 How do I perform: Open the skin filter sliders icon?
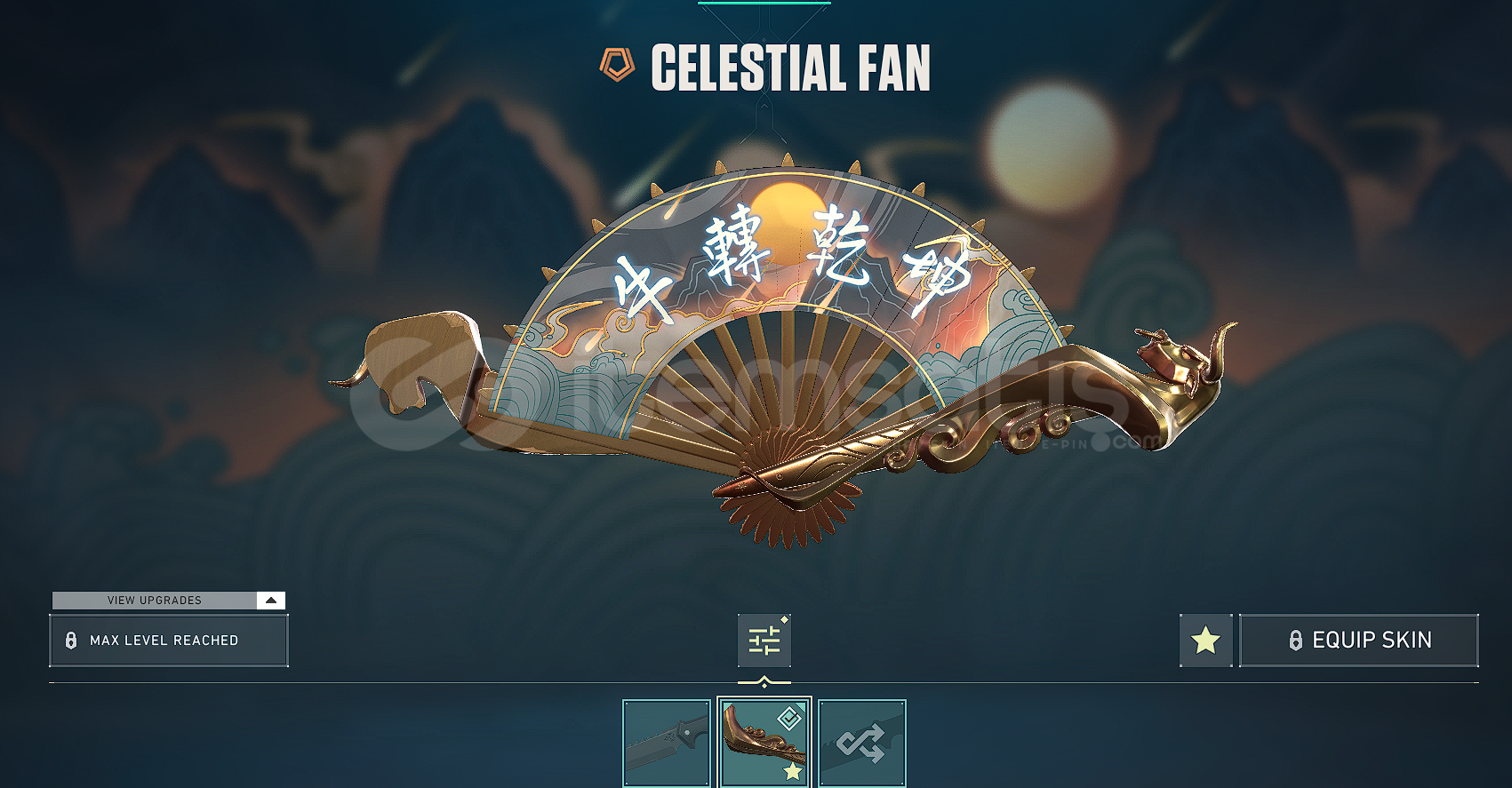point(764,641)
